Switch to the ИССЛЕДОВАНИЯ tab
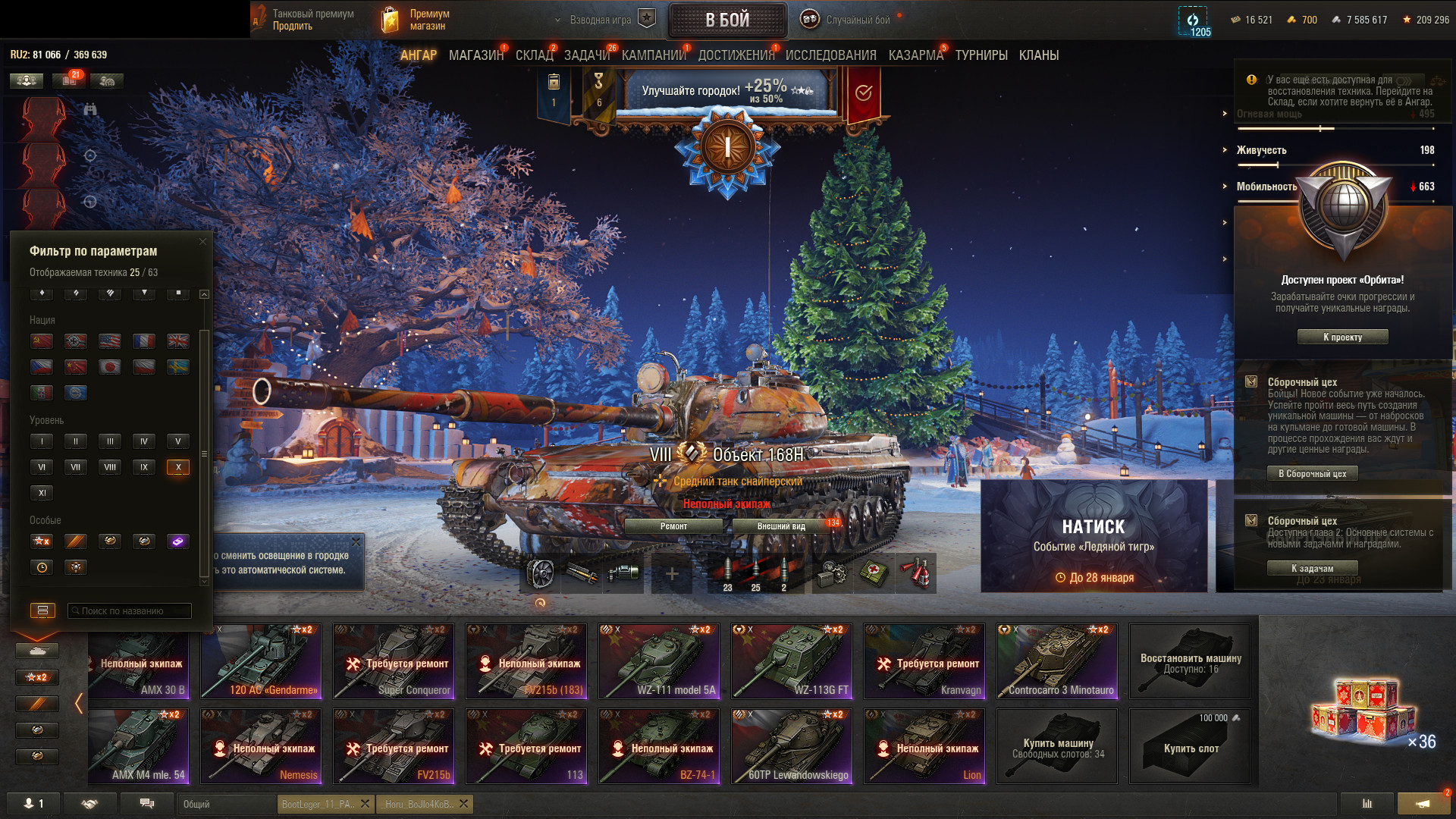 pyautogui.click(x=830, y=55)
